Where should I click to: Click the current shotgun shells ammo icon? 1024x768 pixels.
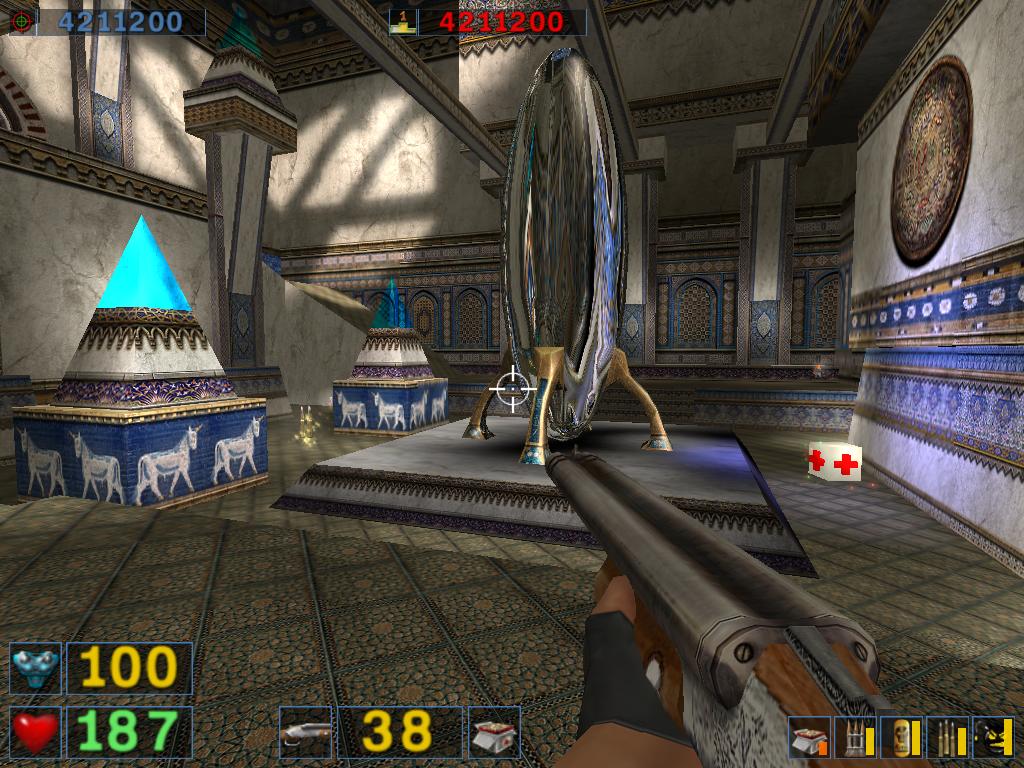[494, 731]
